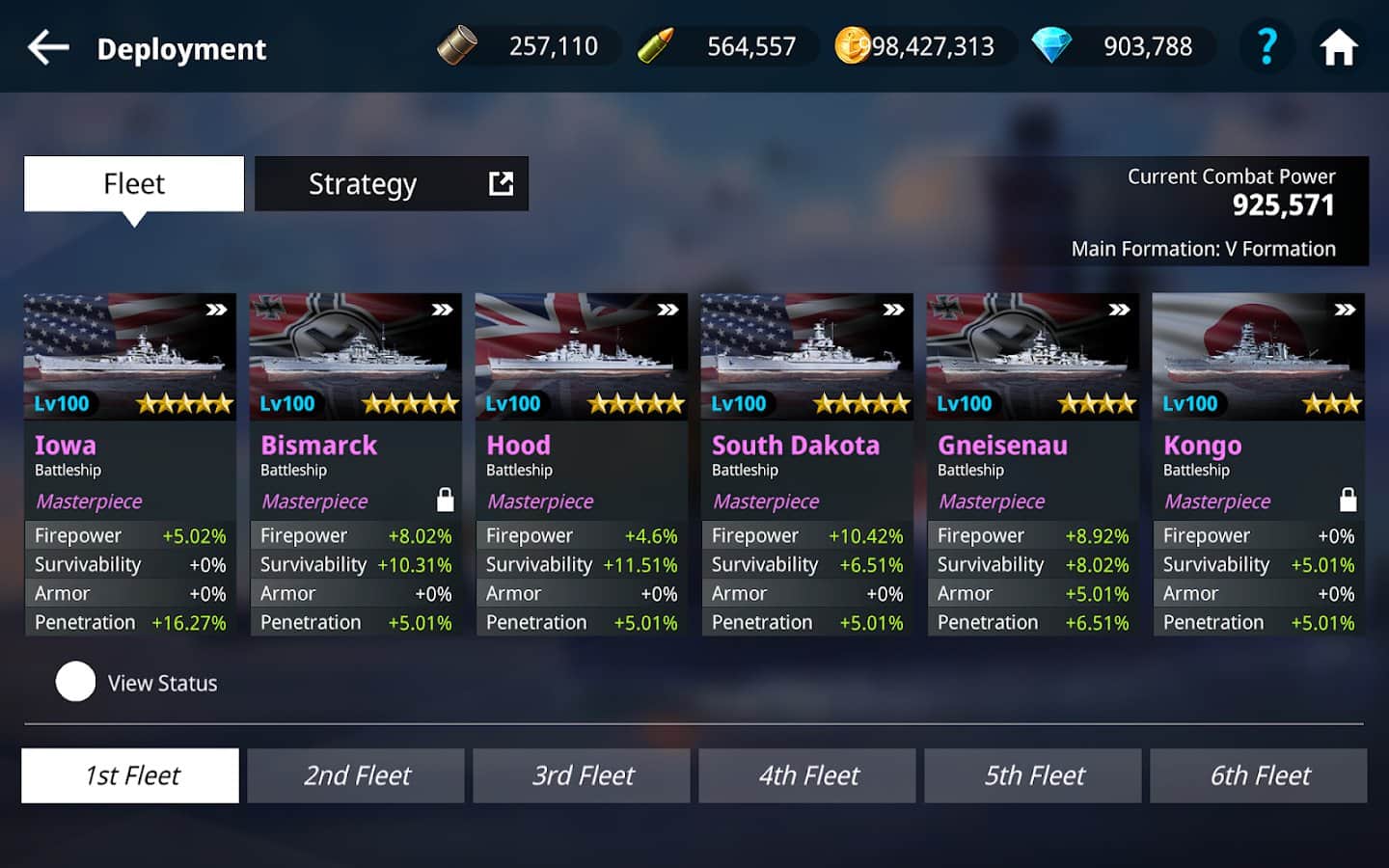The width and height of the screenshot is (1389, 868).
Task: Open the help question mark
Action: [x=1266, y=46]
